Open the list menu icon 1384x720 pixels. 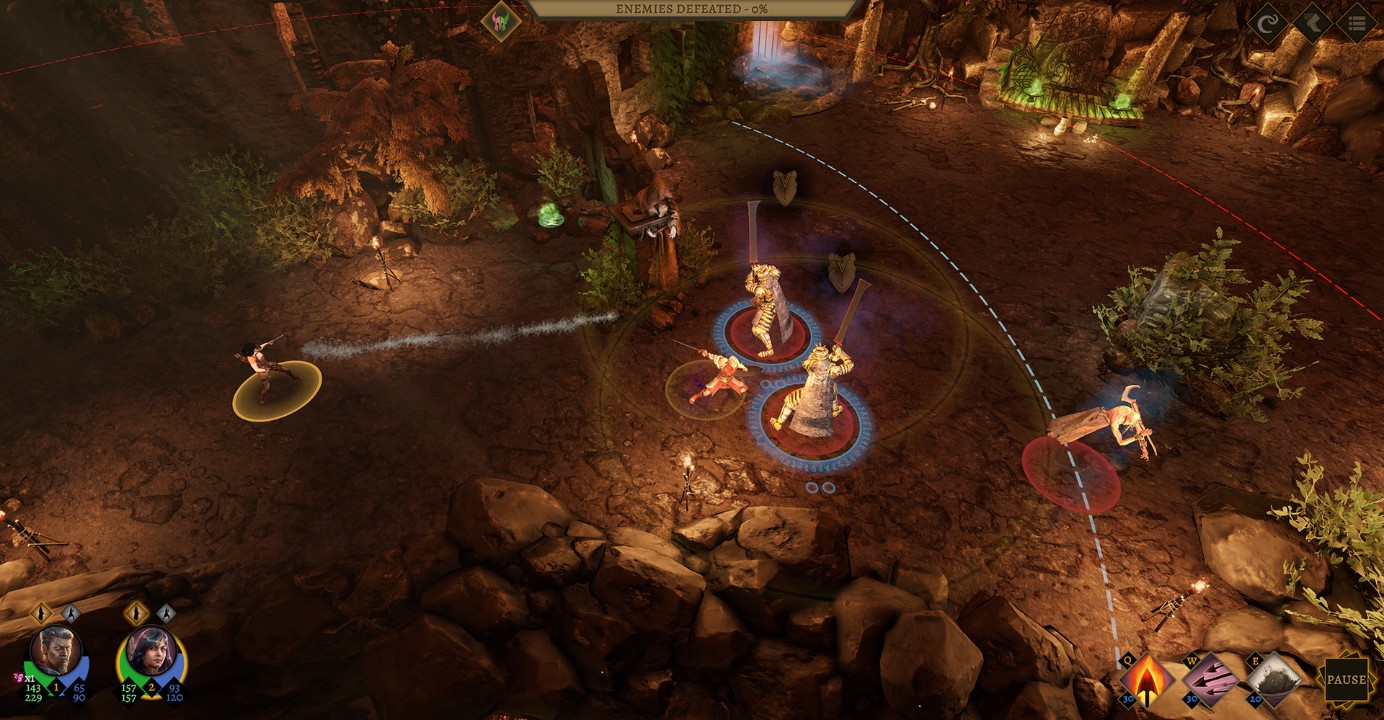point(1356,23)
